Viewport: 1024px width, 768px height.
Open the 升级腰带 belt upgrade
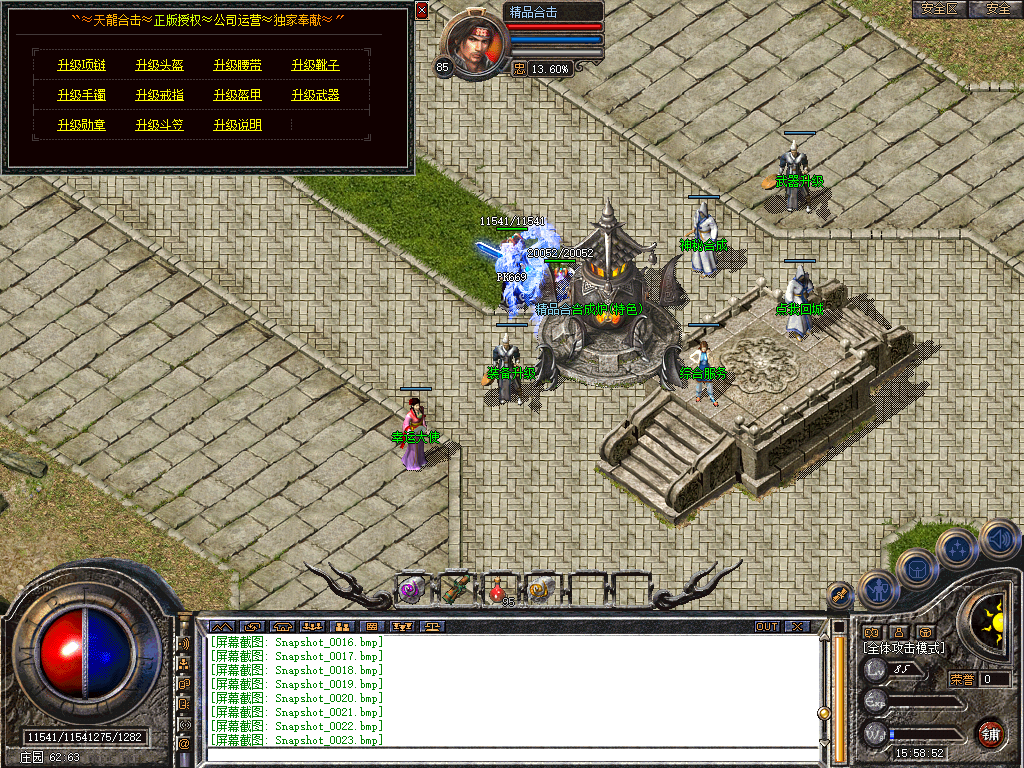click(237, 66)
